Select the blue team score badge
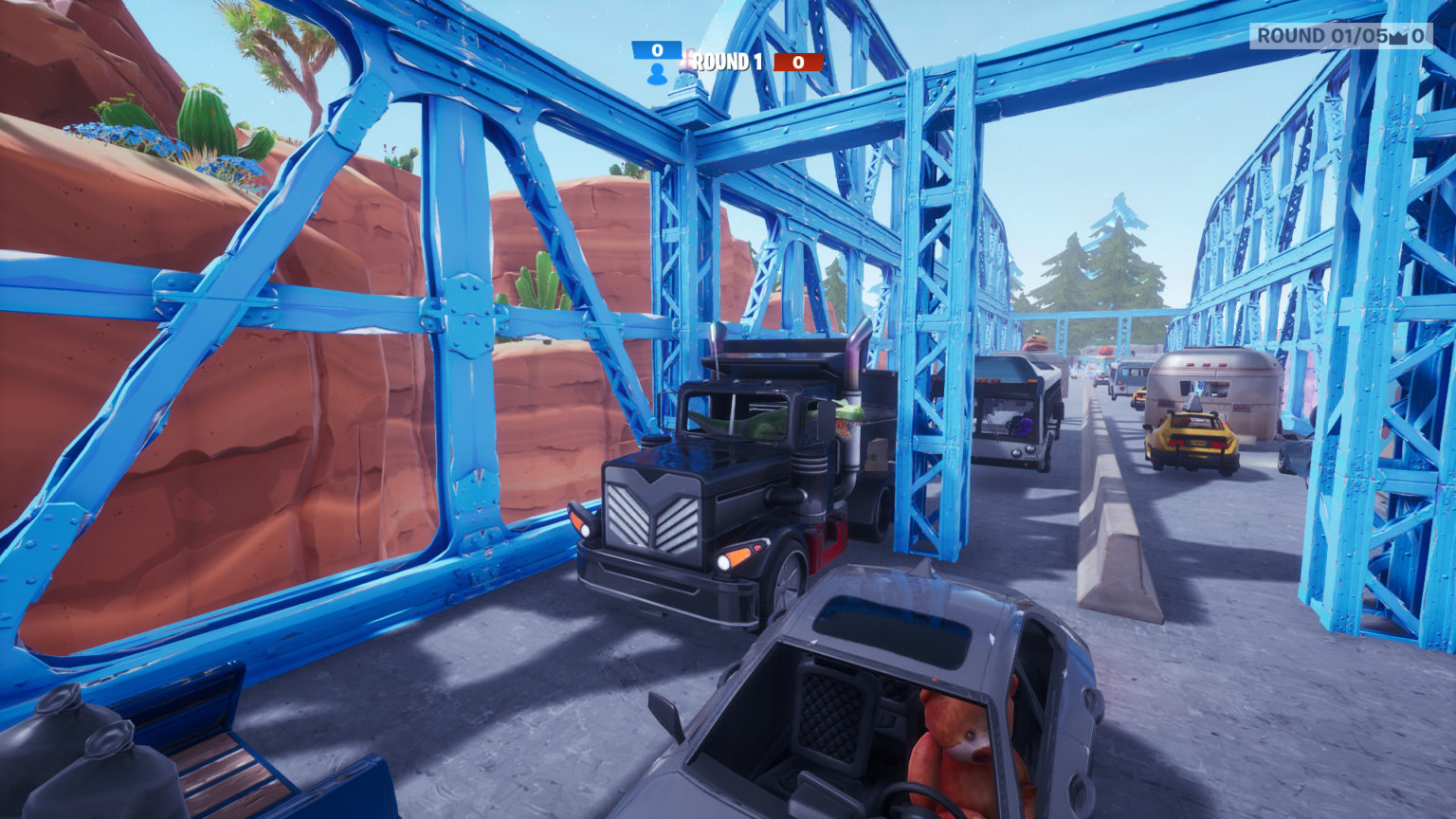Viewport: 1456px width, 819px height. click(x=657, y=49)
